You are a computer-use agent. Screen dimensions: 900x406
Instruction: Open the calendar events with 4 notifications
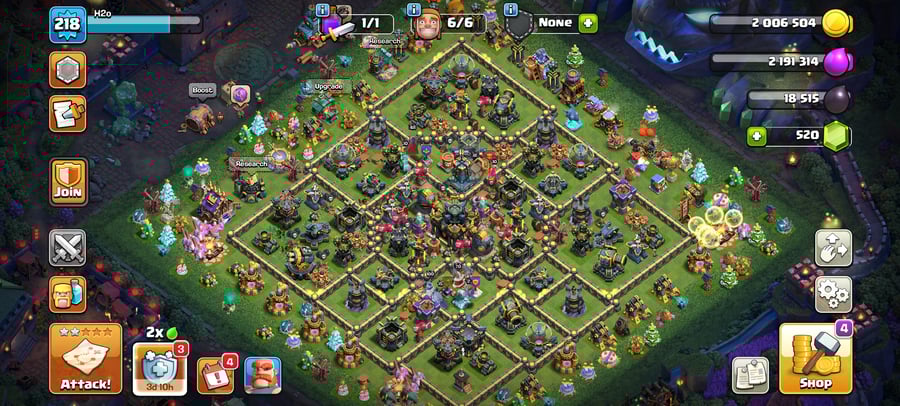(x=215, y=375)
